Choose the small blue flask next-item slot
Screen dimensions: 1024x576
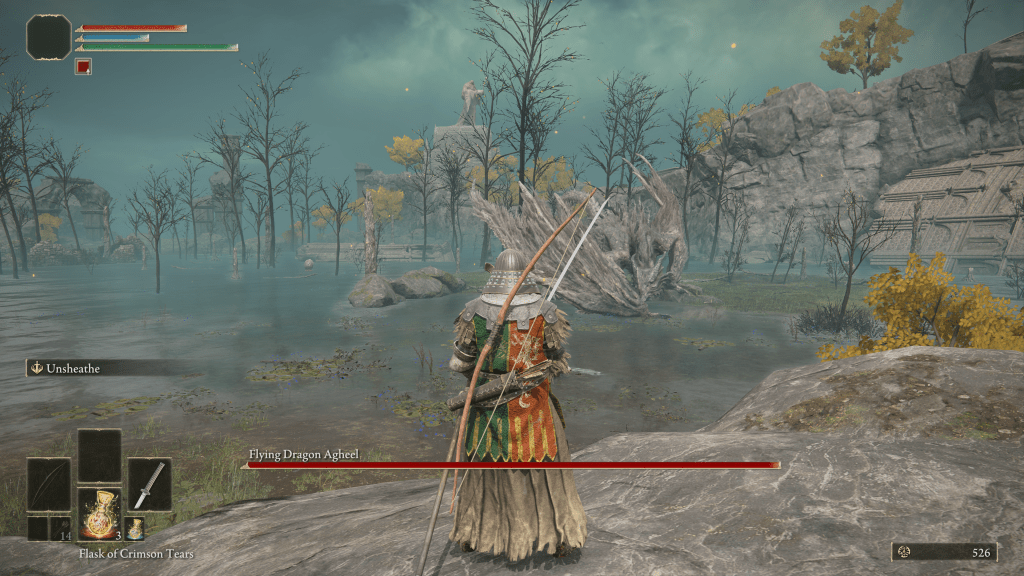pos(134,528)
